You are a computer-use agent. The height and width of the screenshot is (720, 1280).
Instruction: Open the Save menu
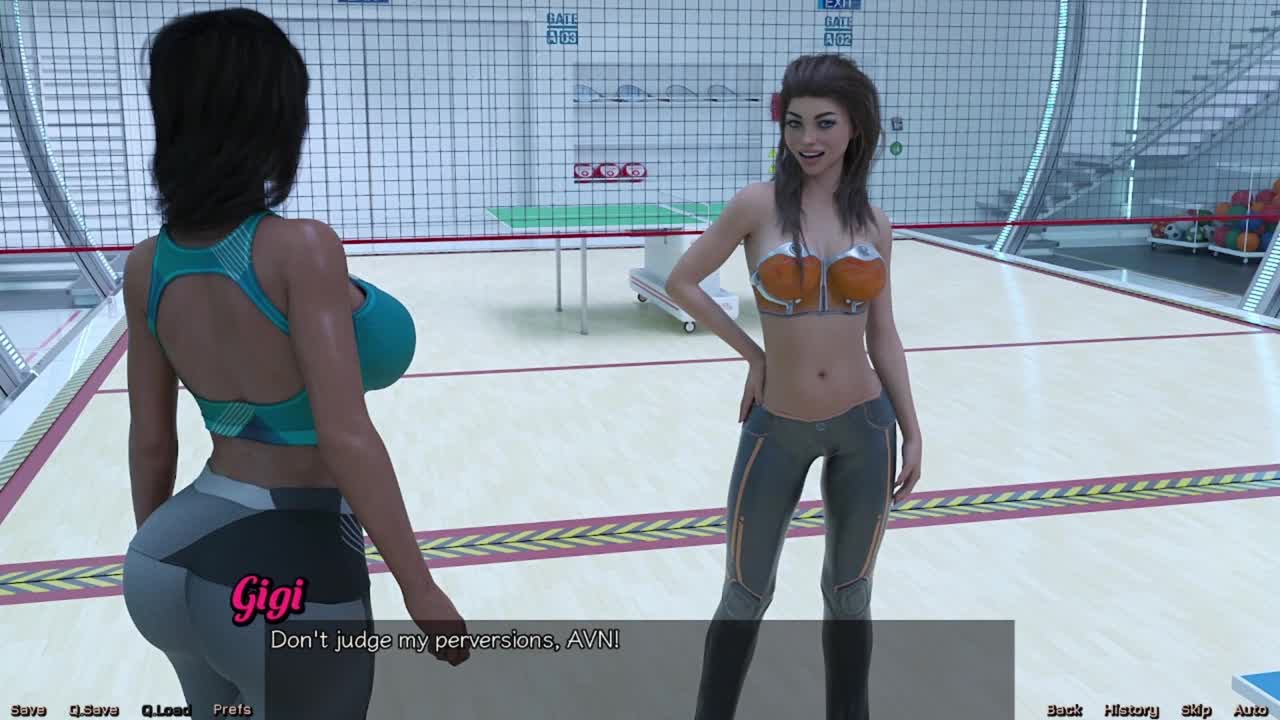coord(28,710)
